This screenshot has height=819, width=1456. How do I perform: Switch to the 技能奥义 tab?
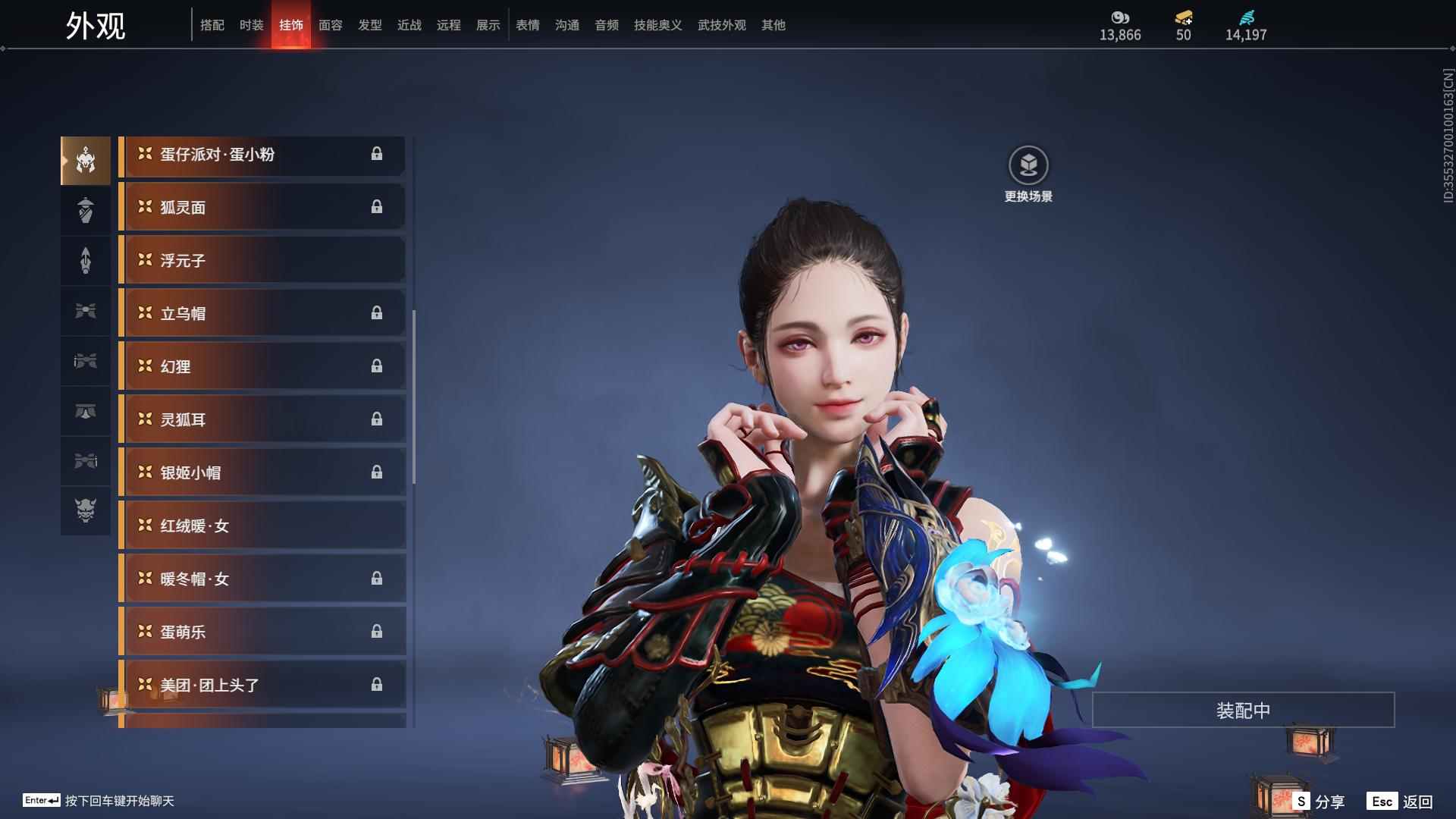point(657,25)
